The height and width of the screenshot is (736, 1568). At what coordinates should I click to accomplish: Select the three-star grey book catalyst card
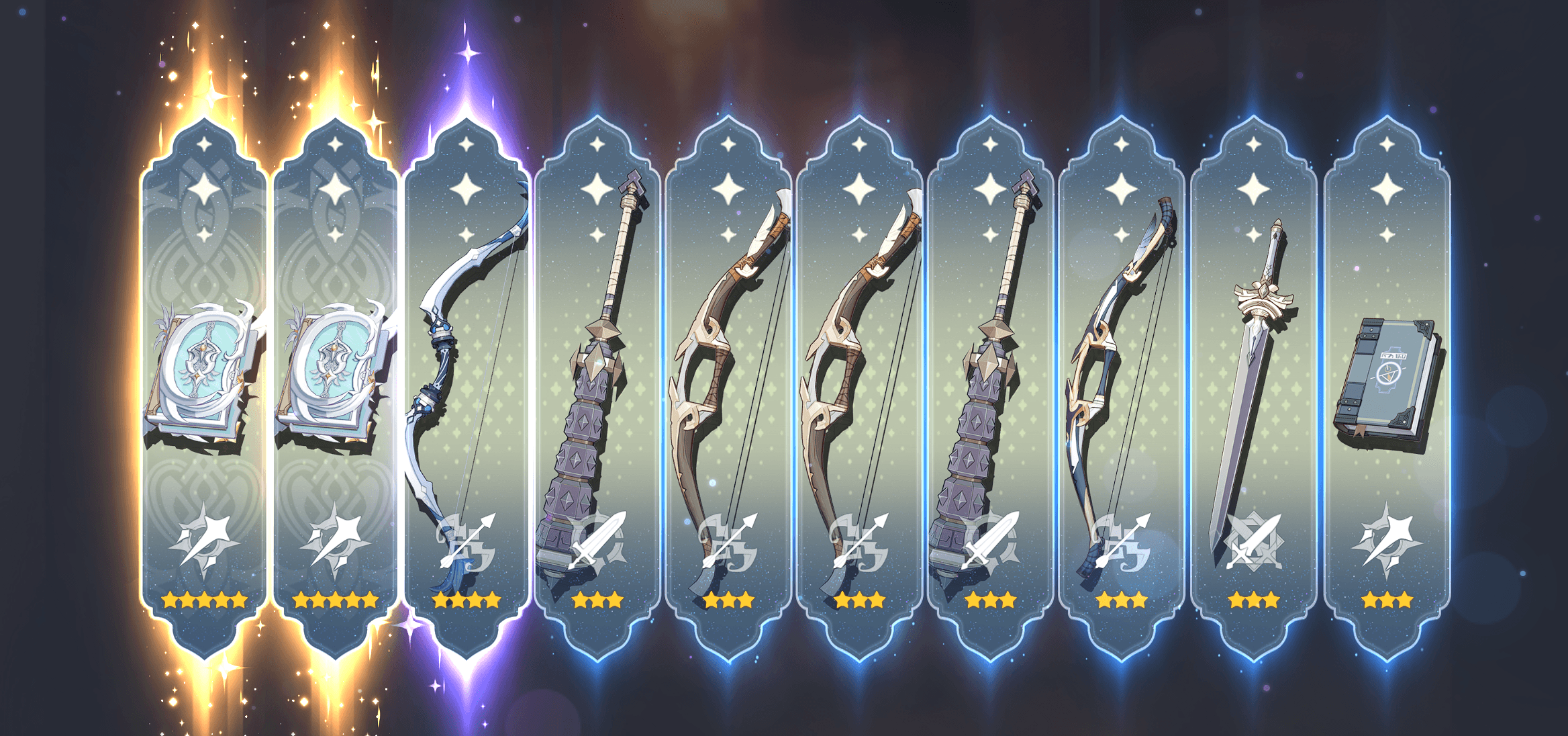tap(1387, 389)
